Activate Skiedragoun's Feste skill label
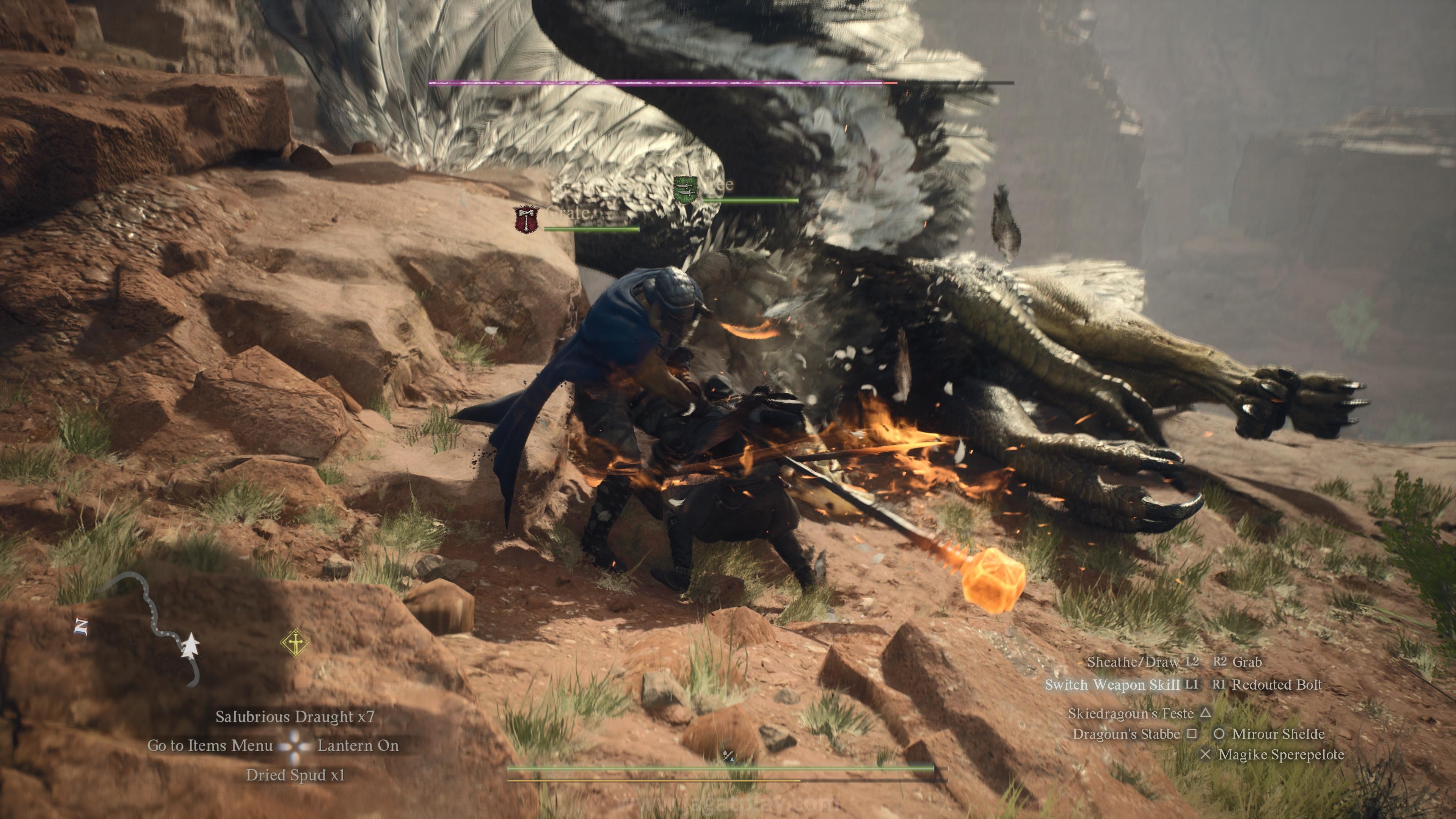 1130,713
